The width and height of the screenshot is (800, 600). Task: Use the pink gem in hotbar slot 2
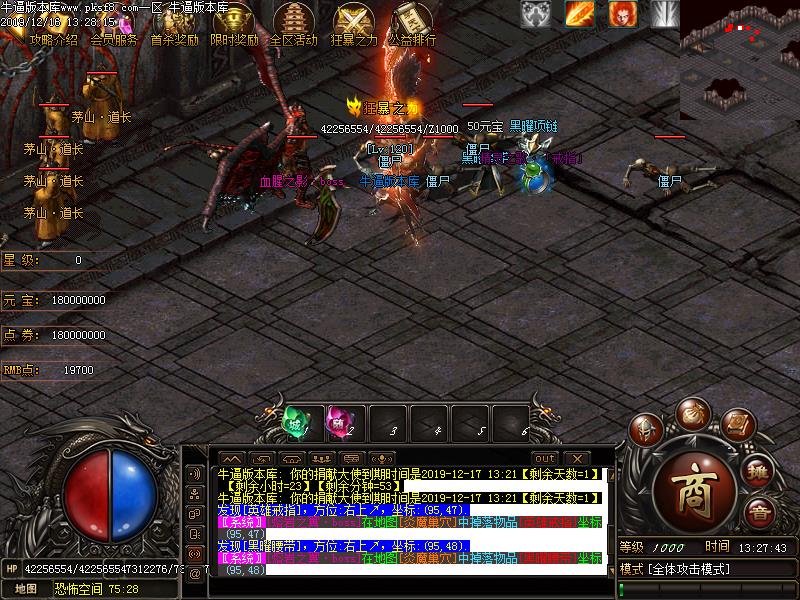pos(339,422)
